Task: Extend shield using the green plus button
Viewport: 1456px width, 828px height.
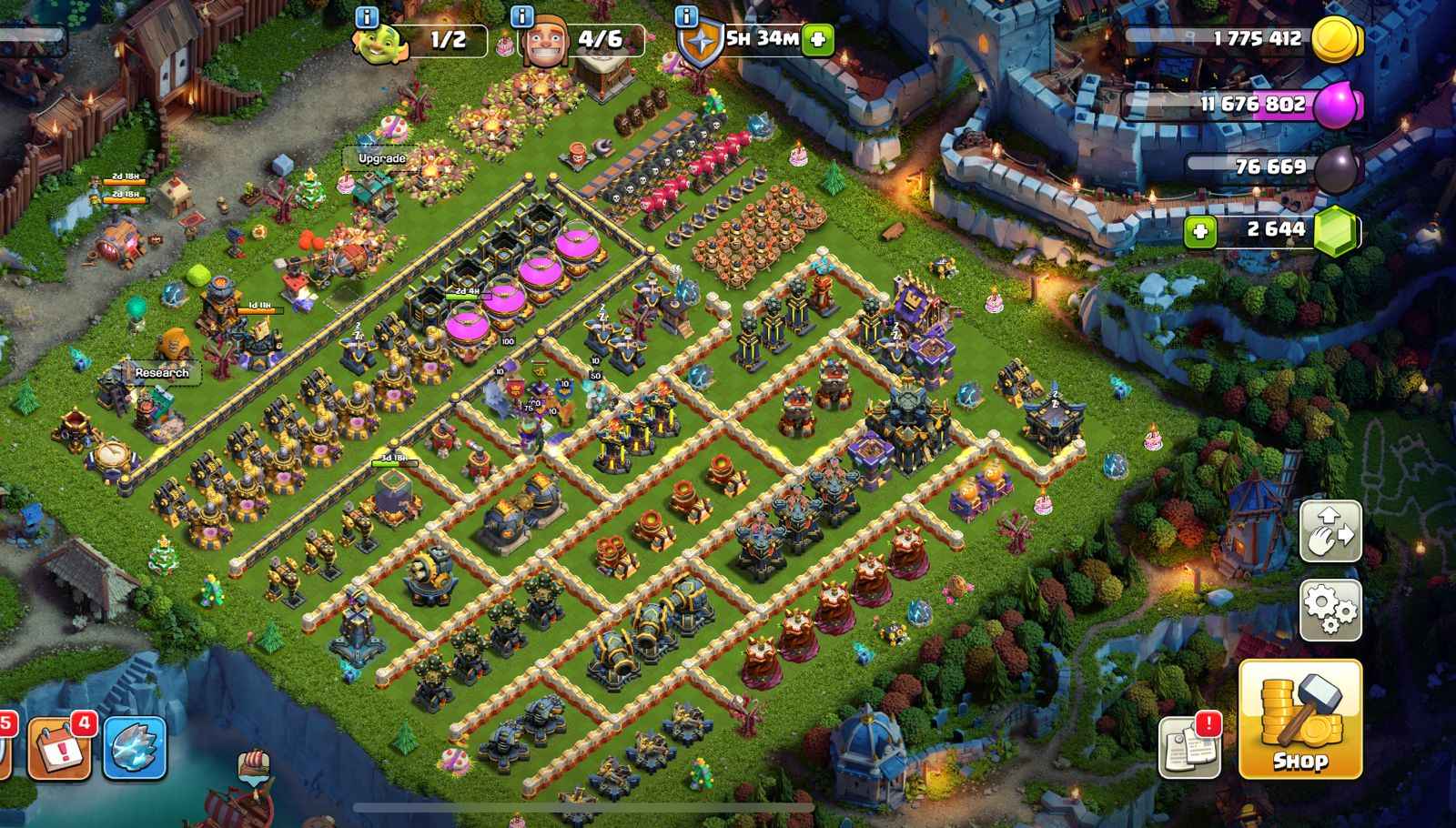Action: point(817,39)
